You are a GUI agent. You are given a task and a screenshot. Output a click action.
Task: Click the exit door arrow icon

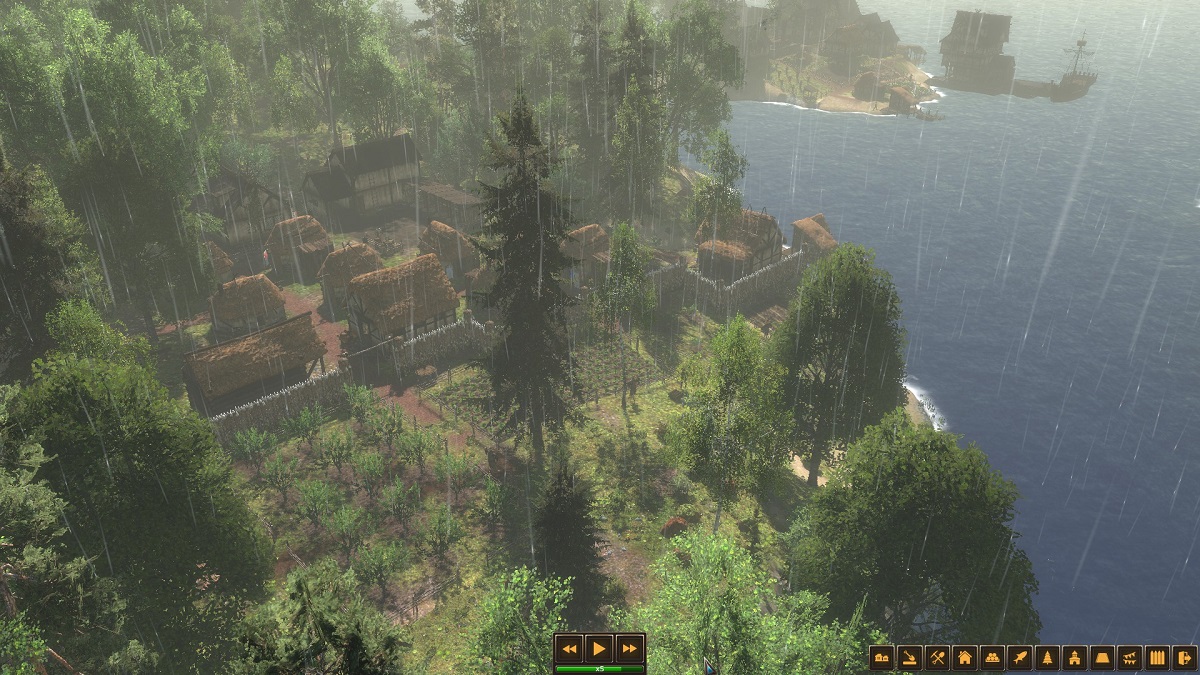tap(1184, 657)
